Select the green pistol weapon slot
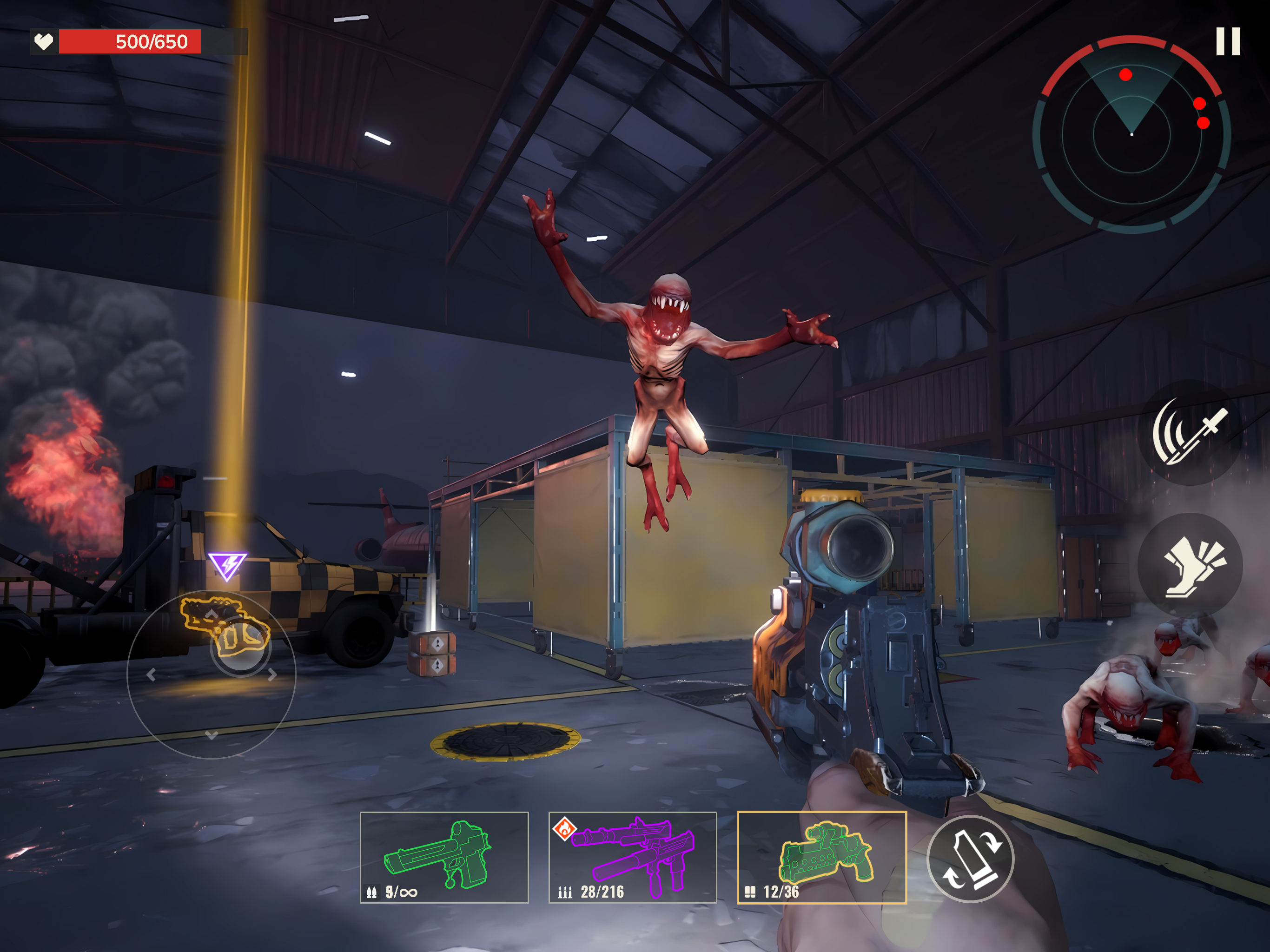The height and width of the screenshot is (952, 1270). click(444, 857)
